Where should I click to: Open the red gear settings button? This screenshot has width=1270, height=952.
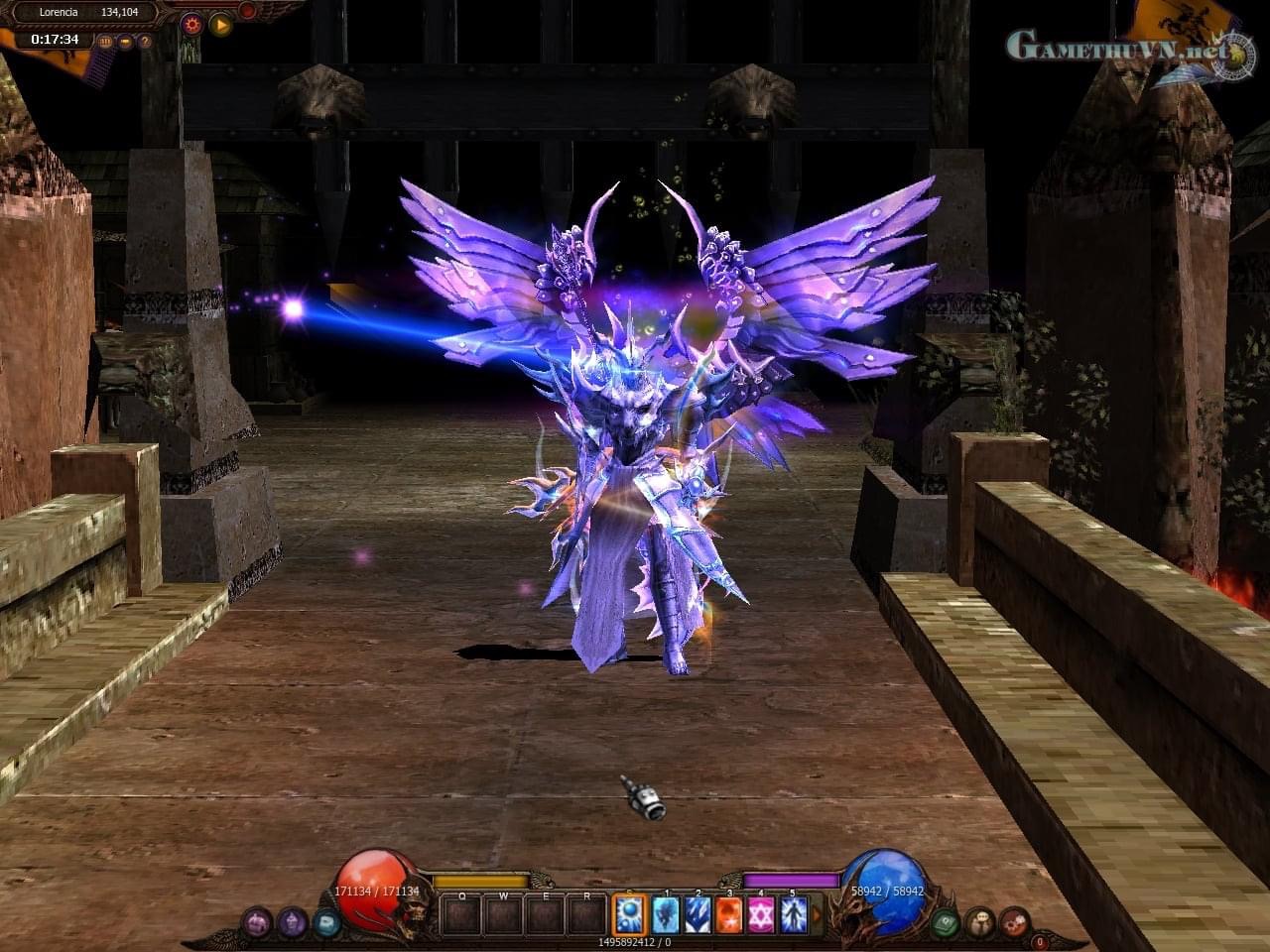coord(192,25)
